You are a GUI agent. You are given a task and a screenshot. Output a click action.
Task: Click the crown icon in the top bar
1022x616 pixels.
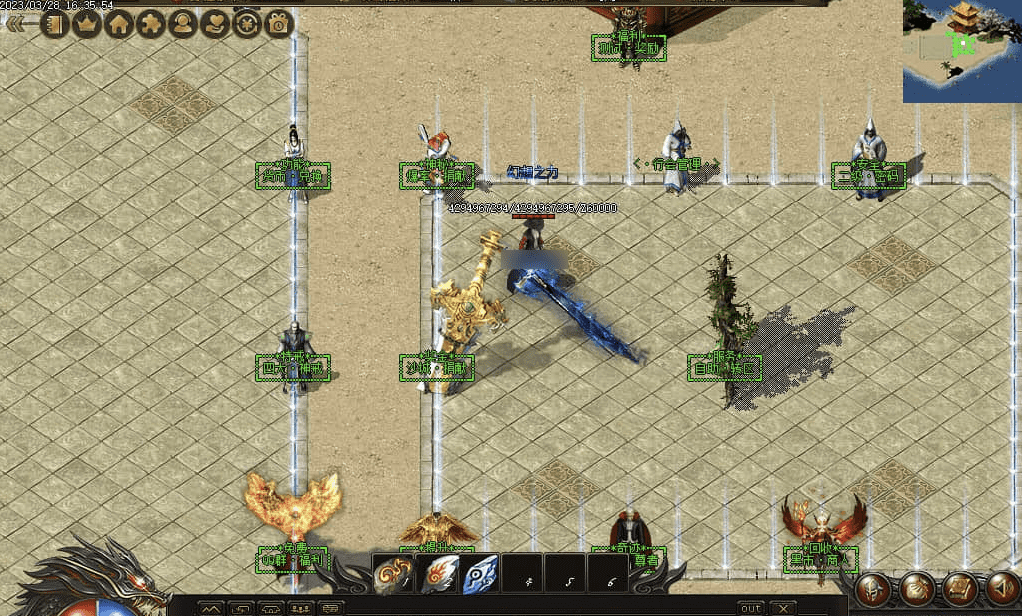(x=86, y=24)
